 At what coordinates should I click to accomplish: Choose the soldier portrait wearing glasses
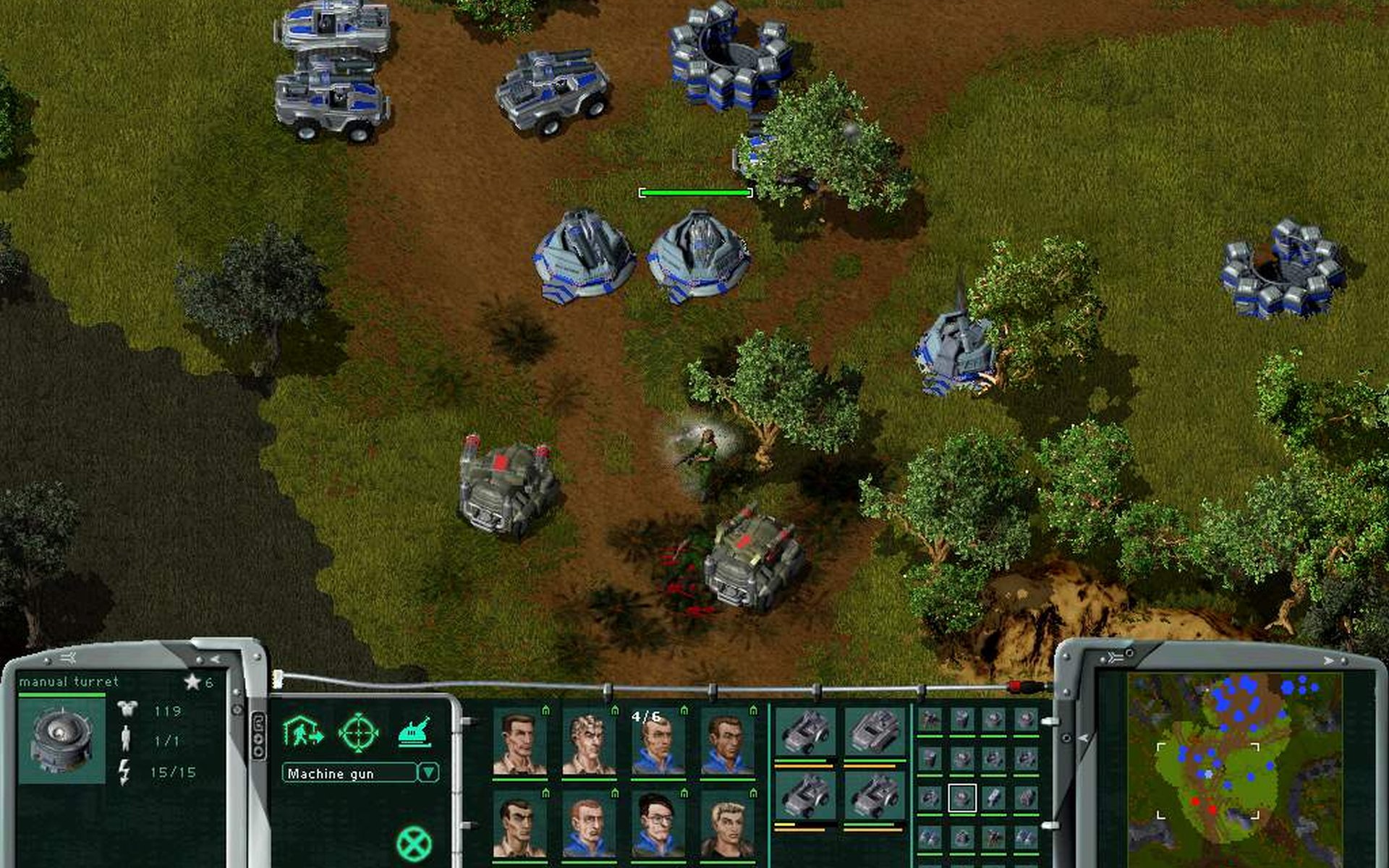657,825
